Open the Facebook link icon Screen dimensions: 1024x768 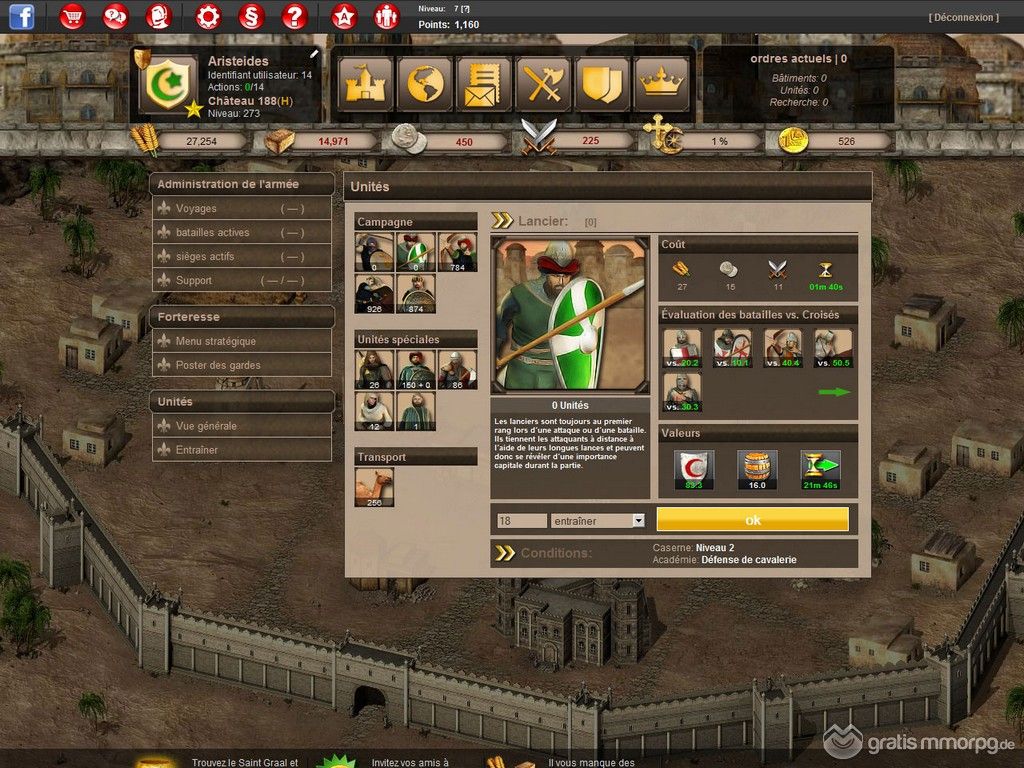tap(21, 16)
